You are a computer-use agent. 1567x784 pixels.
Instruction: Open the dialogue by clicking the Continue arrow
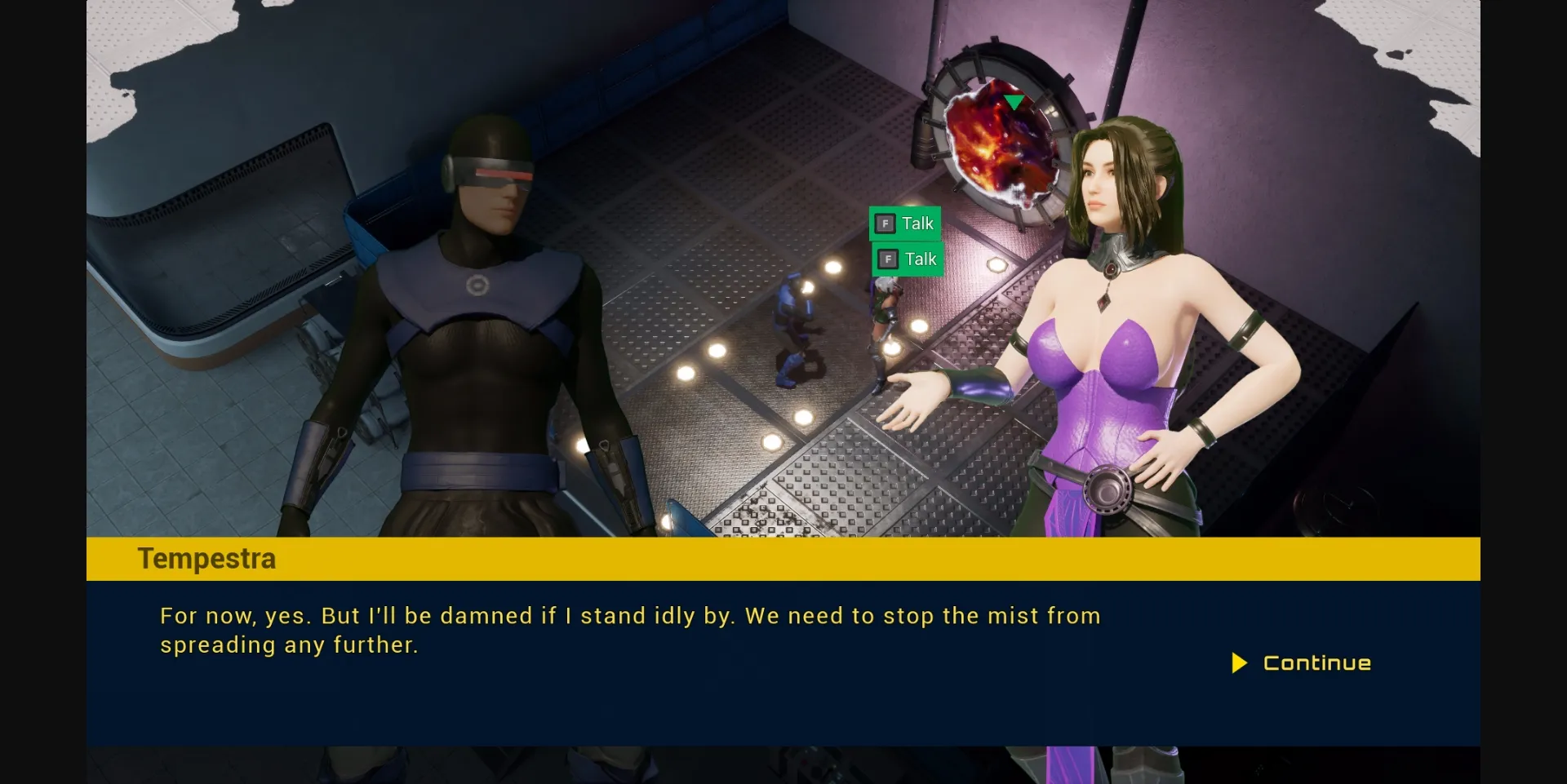[x=1240, y=663]
